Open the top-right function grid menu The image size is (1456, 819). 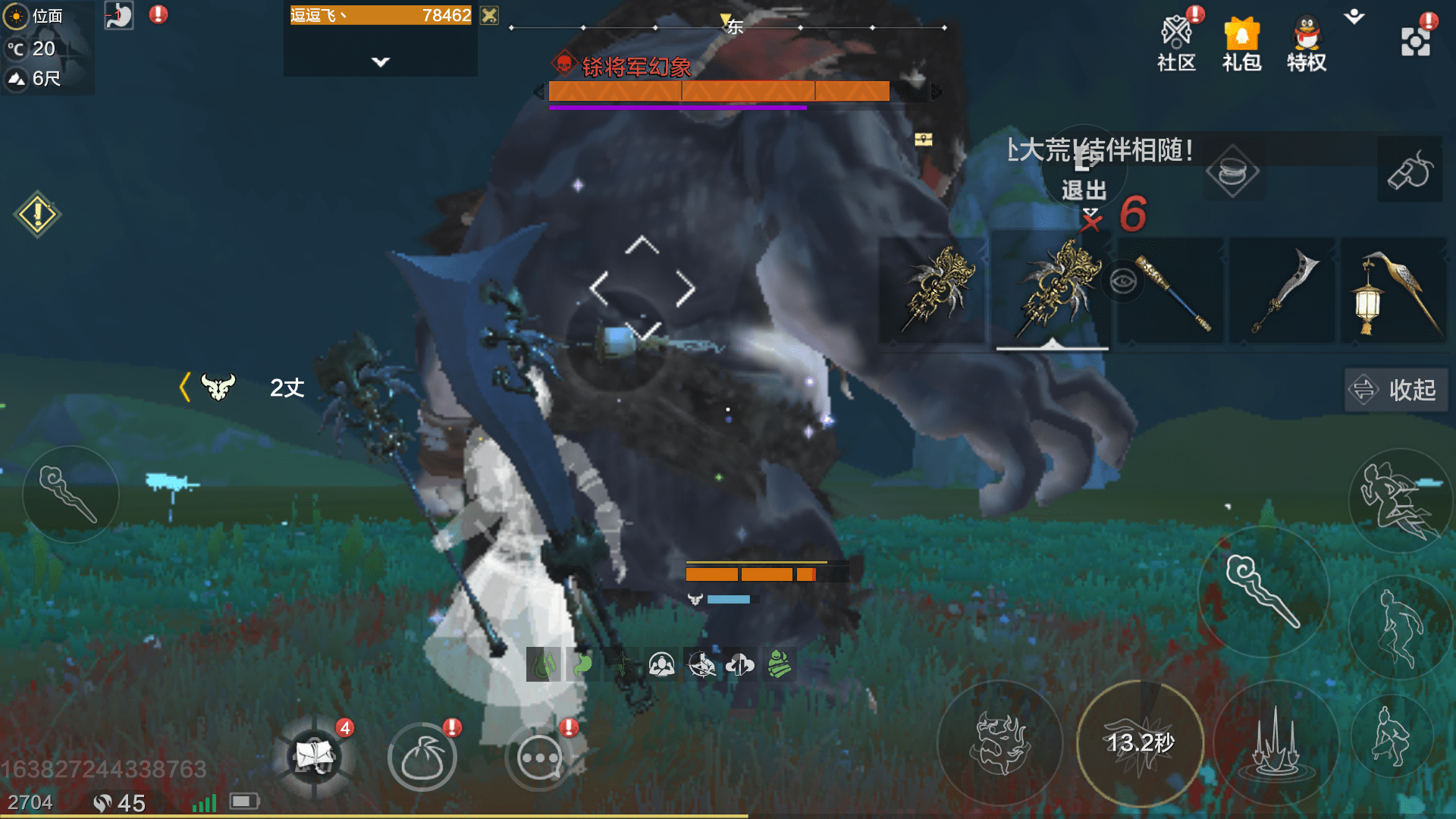(1415, 42)
